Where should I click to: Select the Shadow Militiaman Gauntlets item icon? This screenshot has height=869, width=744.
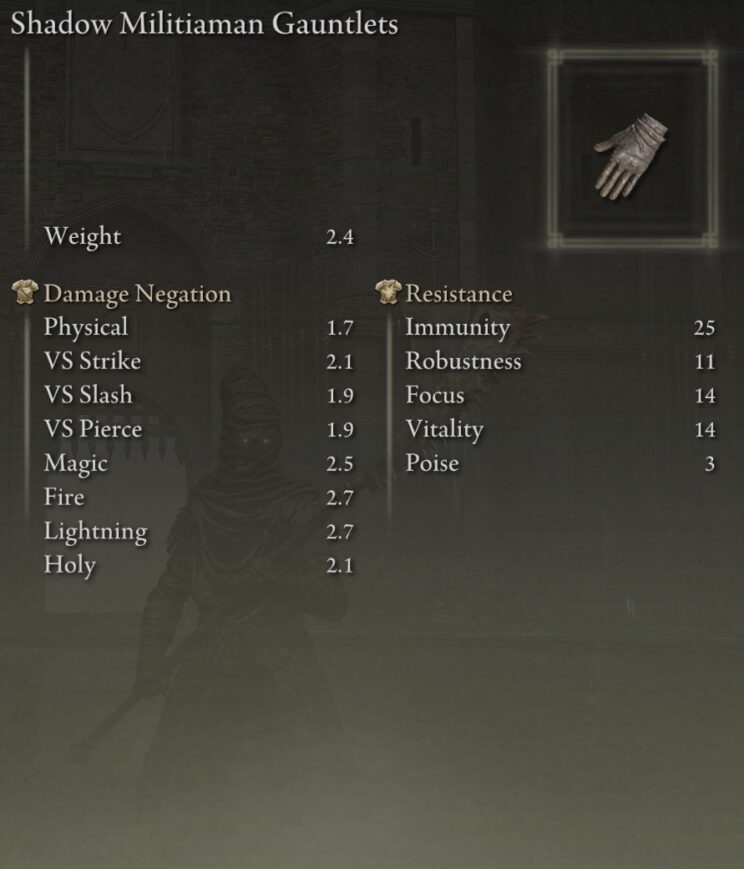631,150
